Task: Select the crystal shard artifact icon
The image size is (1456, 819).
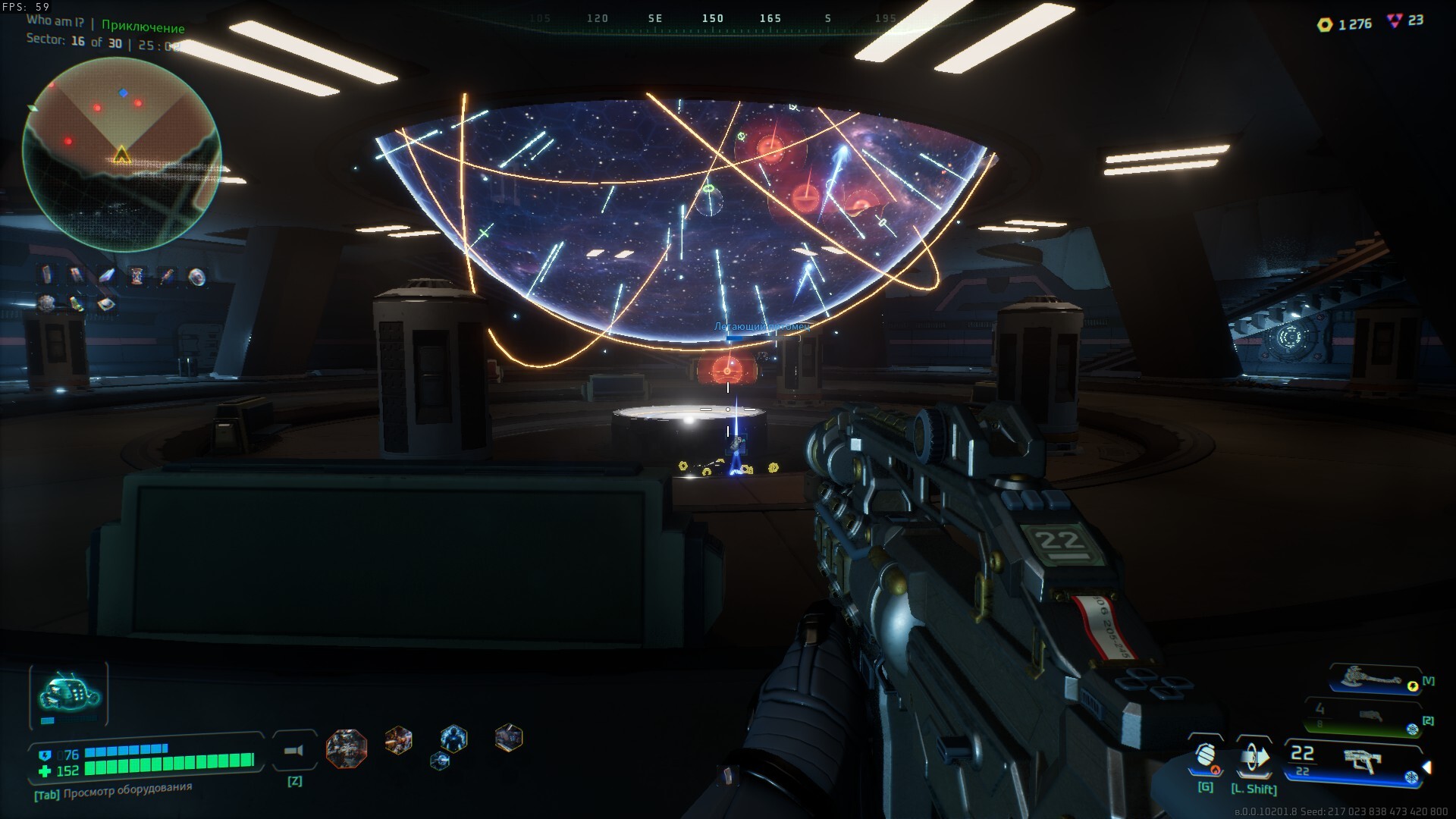Action: tap(107, 275)
